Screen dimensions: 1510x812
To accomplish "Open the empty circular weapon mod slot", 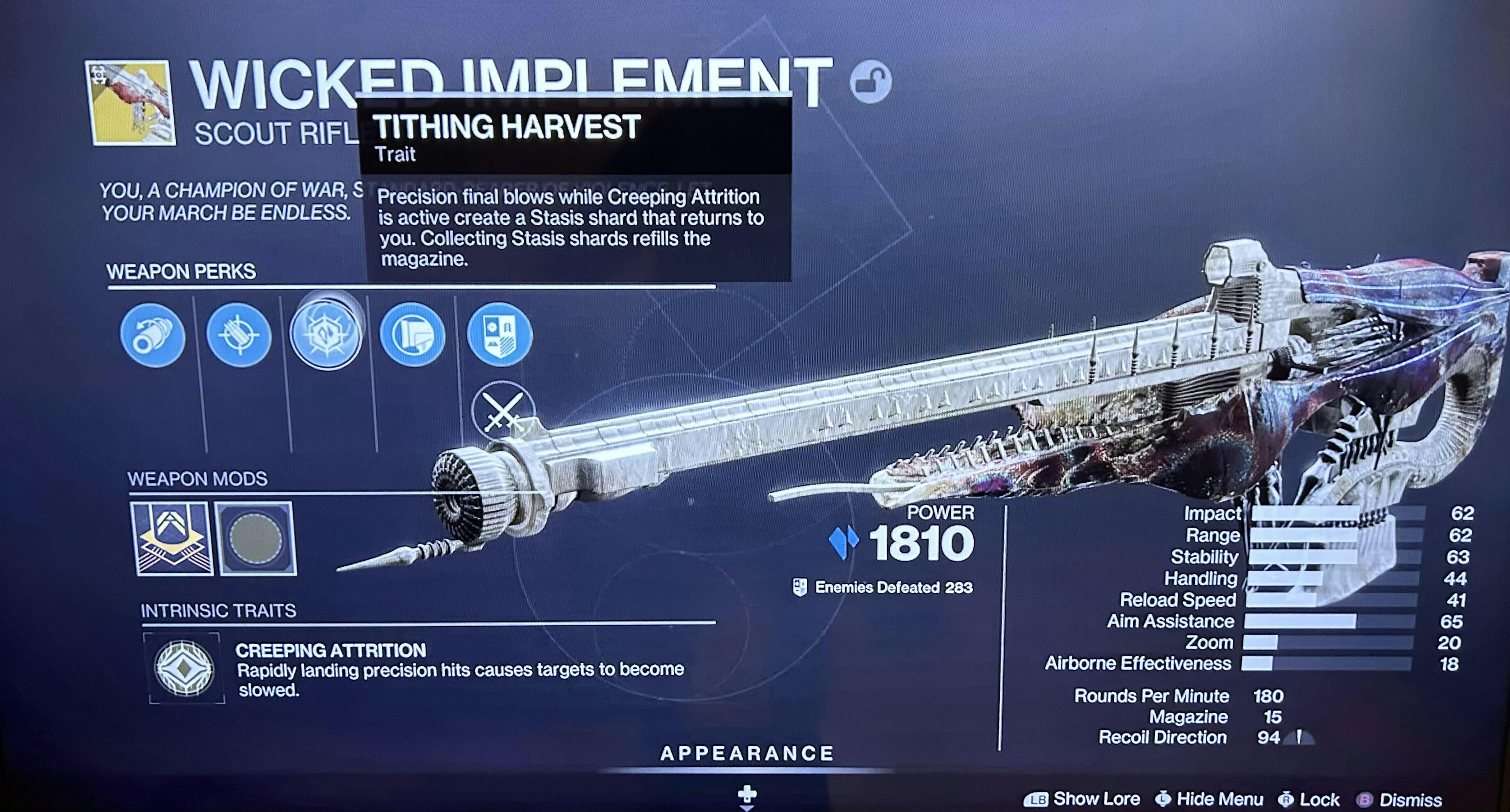I will [256, 538].
